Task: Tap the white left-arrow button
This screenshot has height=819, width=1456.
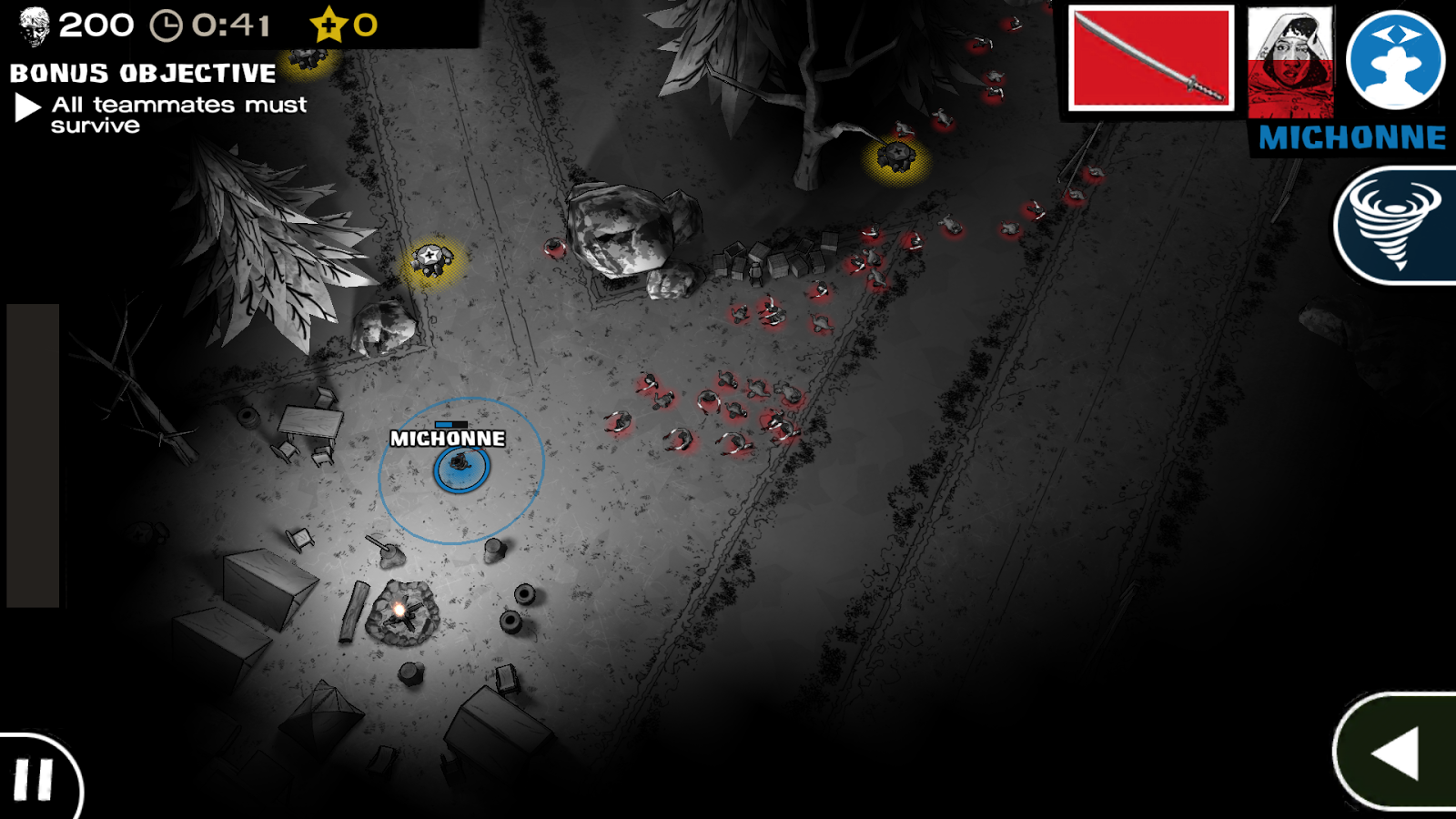Action: pos(1397,752)
